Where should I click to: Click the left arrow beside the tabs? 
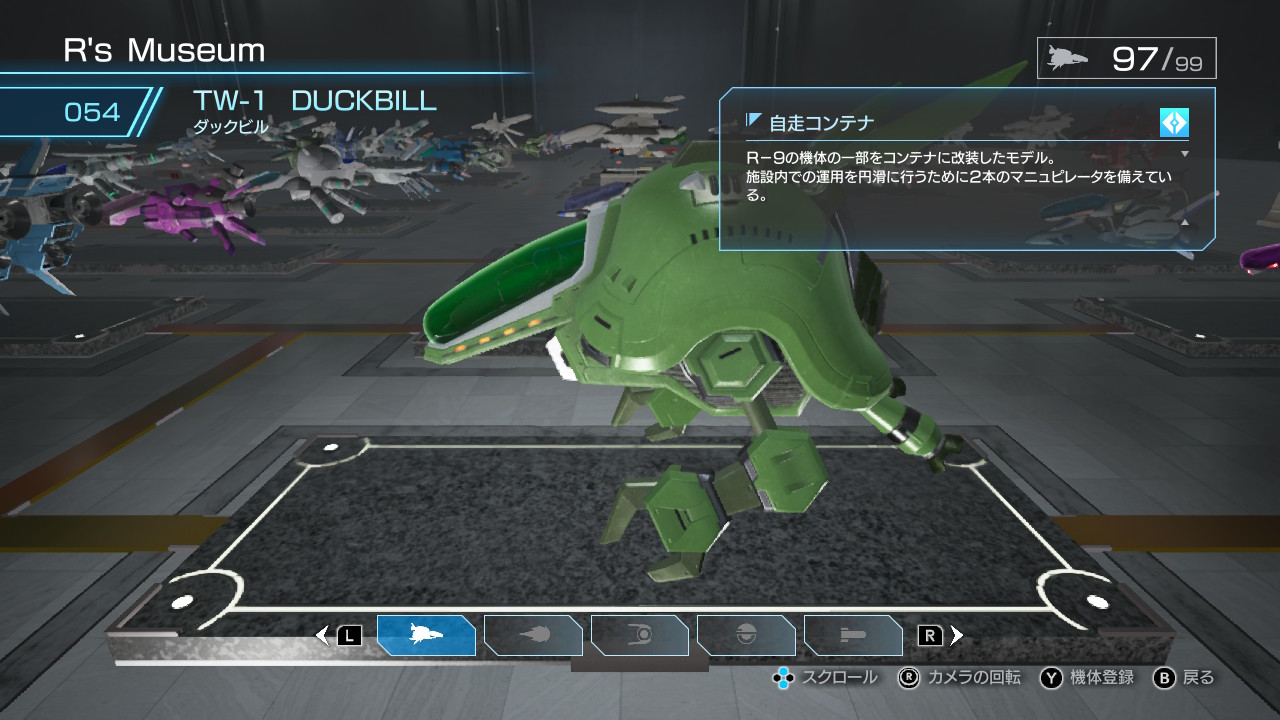pos(322,635)
